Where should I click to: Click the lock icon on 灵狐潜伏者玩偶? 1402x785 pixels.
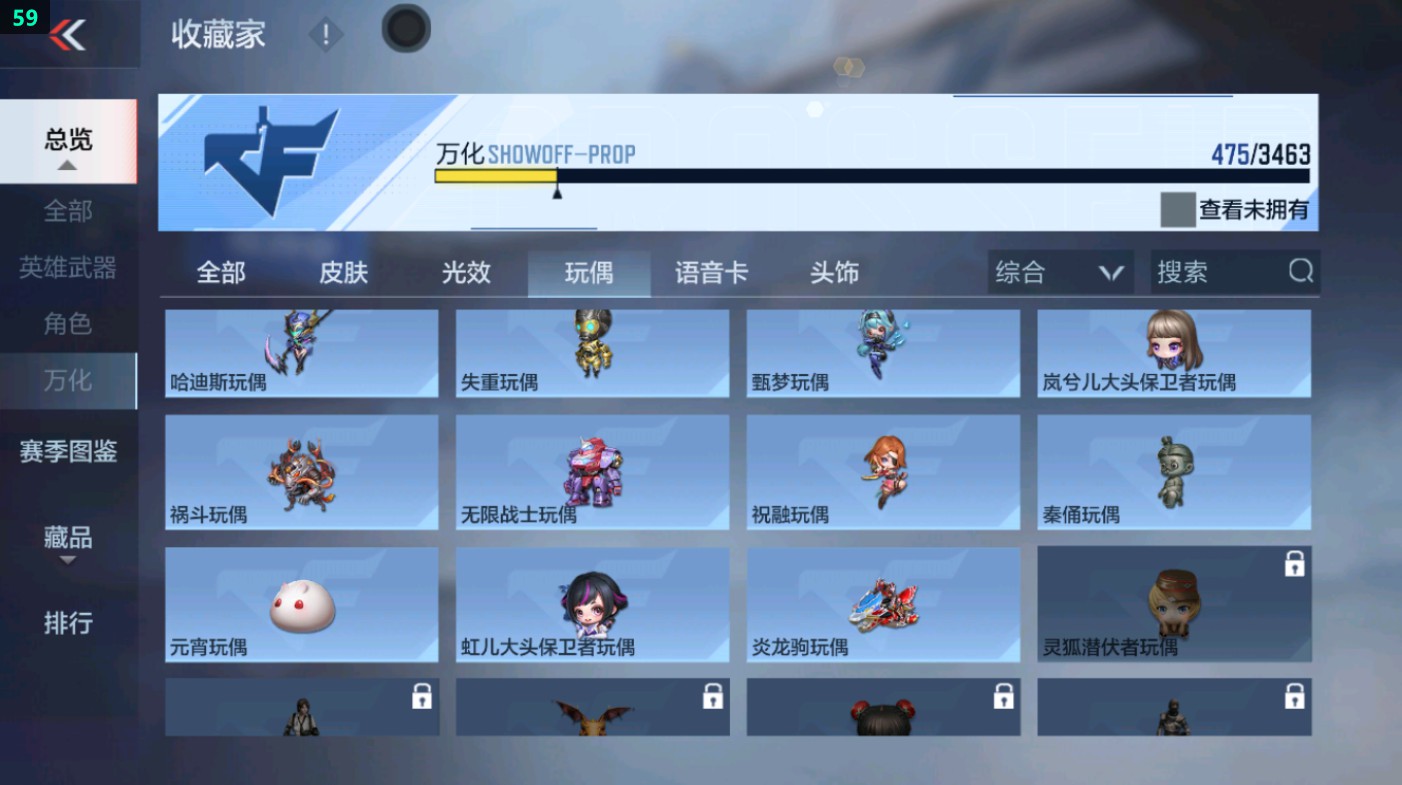1296,564
